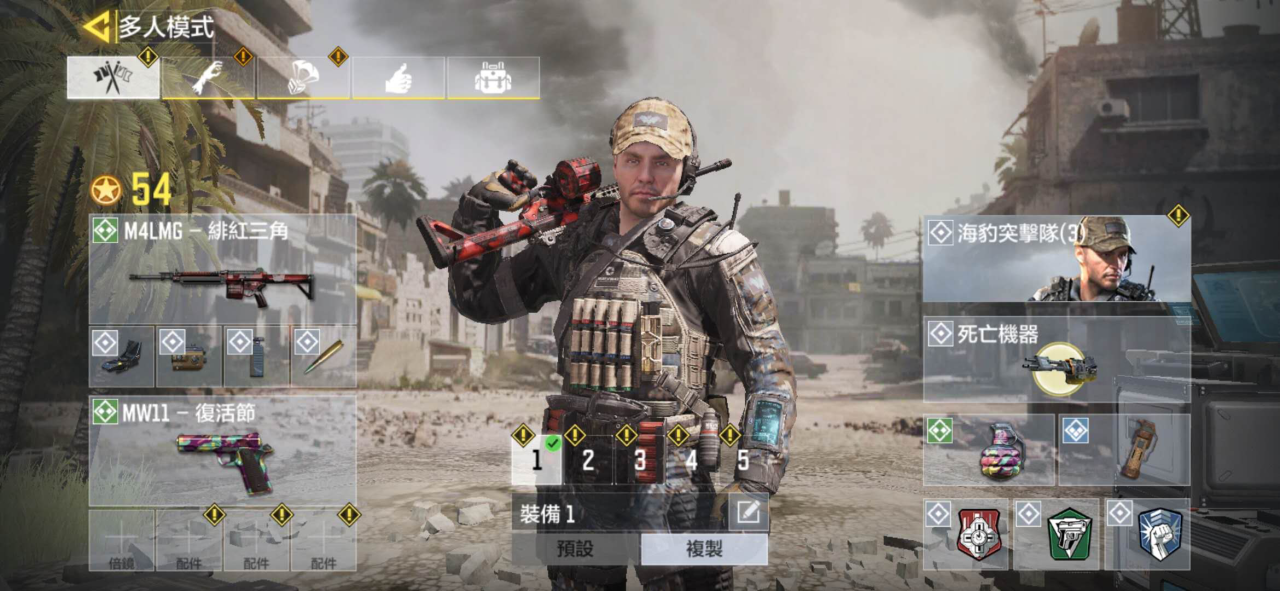Choose loadout number 5
This screenshot has height=591, width=1280.
point(743,459)
